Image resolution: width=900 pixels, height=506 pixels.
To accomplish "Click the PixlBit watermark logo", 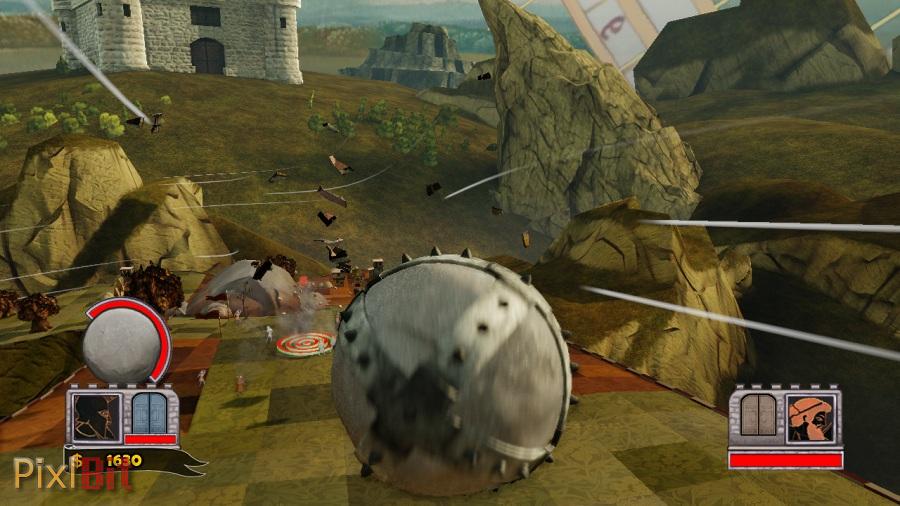I will click(72, 473).
